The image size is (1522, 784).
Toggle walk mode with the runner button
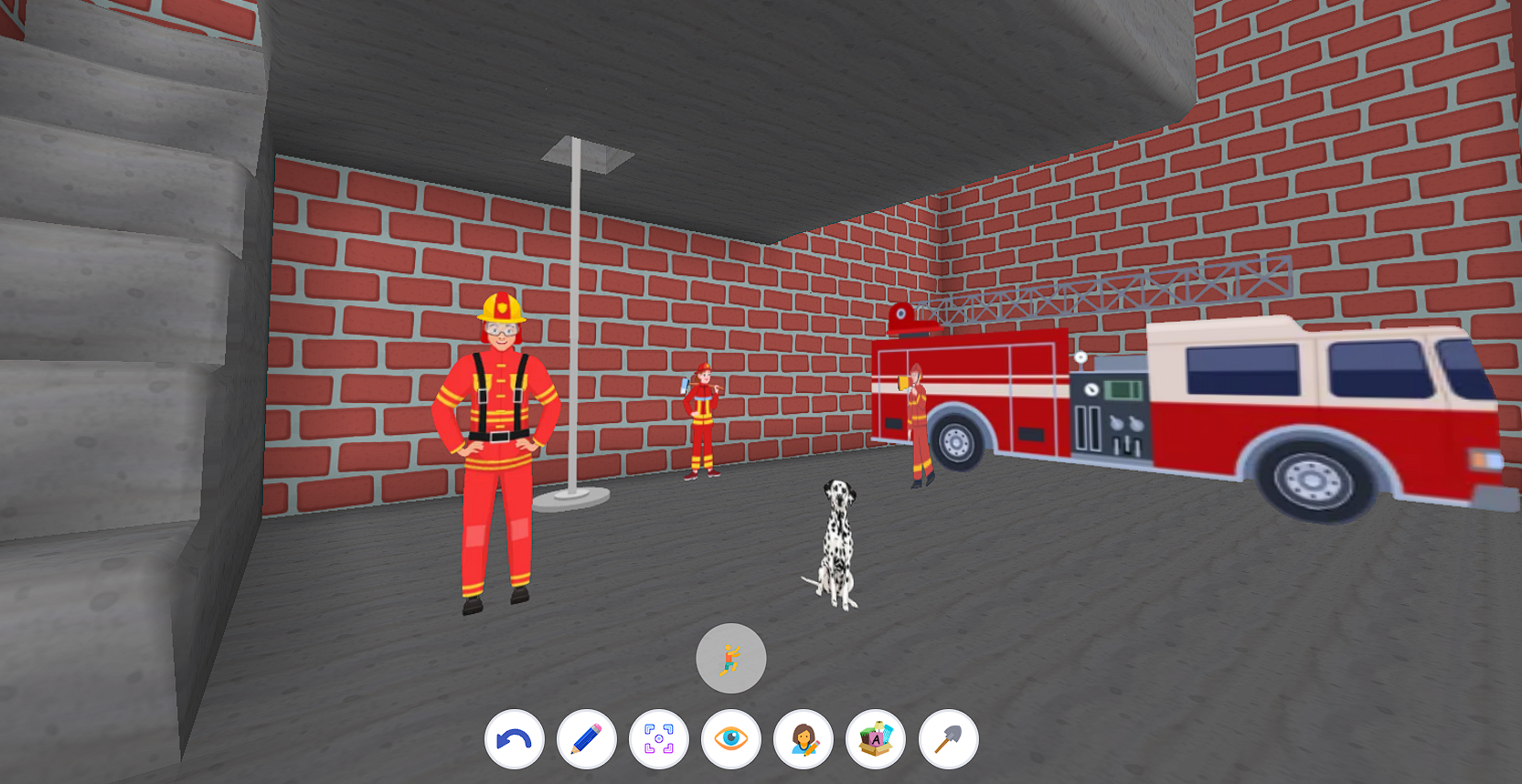pos(729,657)
